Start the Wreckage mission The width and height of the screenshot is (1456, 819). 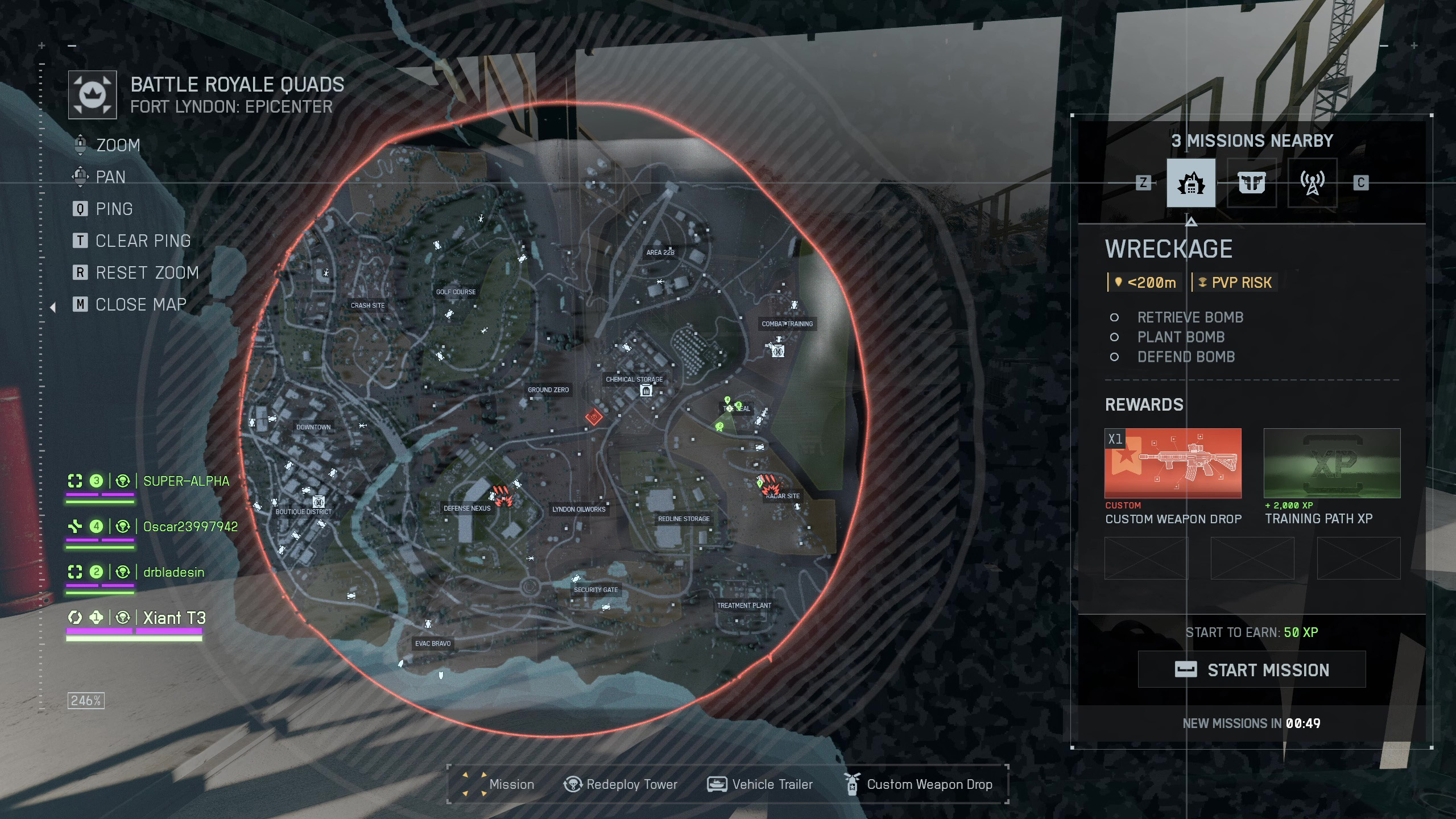1251,669
